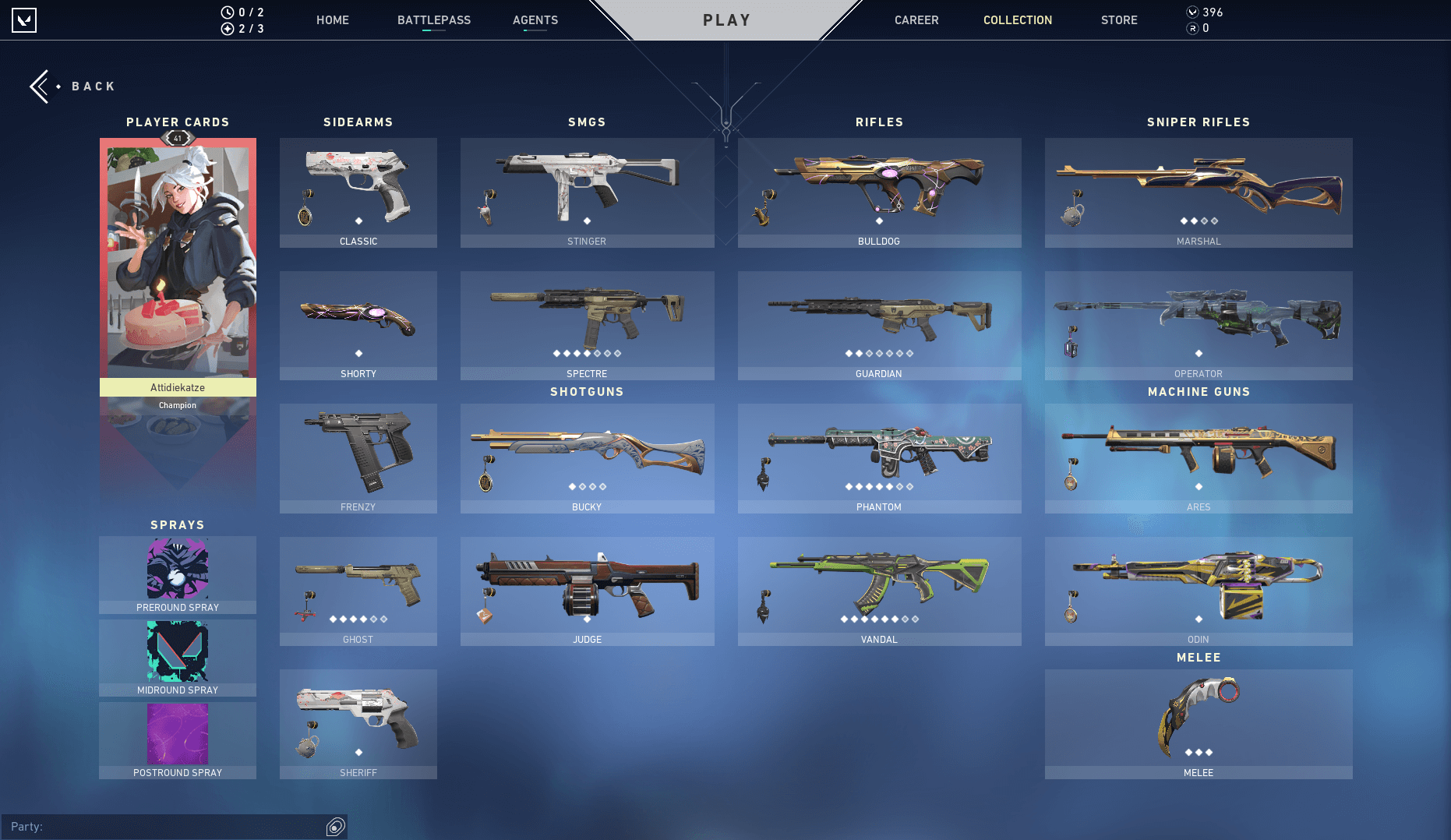This screenshot has height=840, width=1451.
Task: Select the Attidiekatze player card
Action: tap(178, 265)
